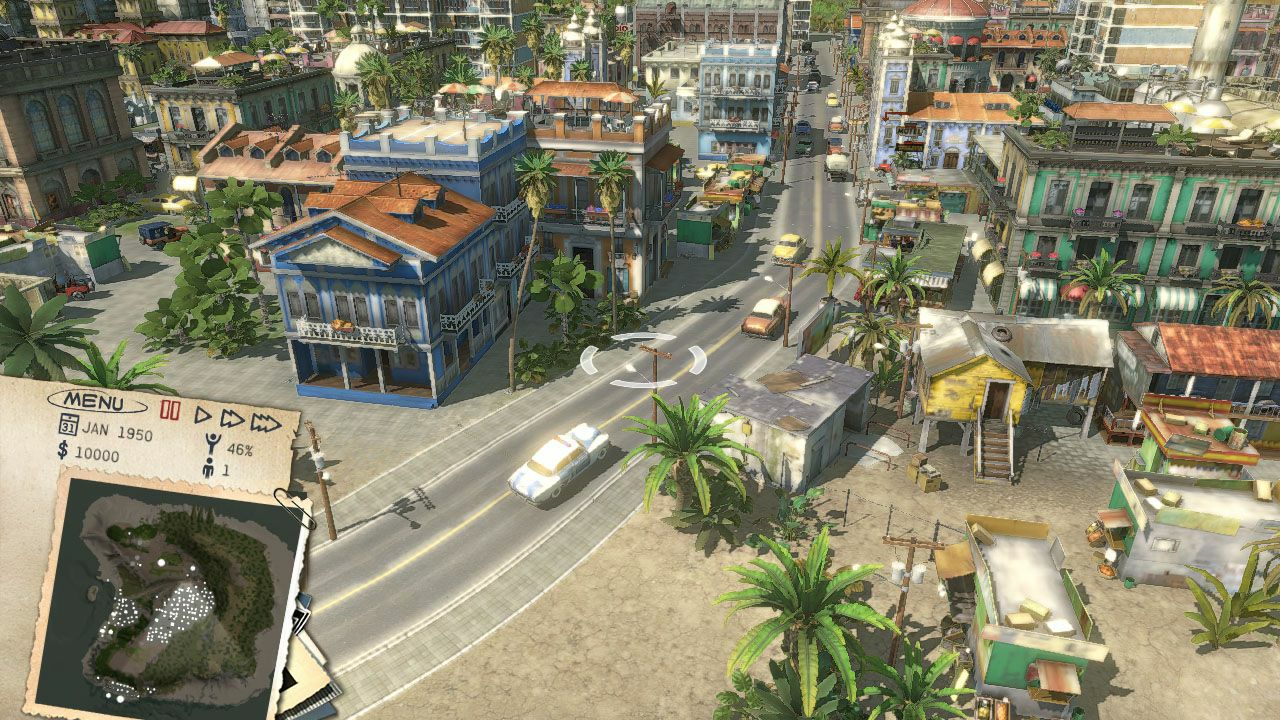Select the double-arrow fast forward speed
Viewport: 1280px width, 720px height.
tap(232, 418)
